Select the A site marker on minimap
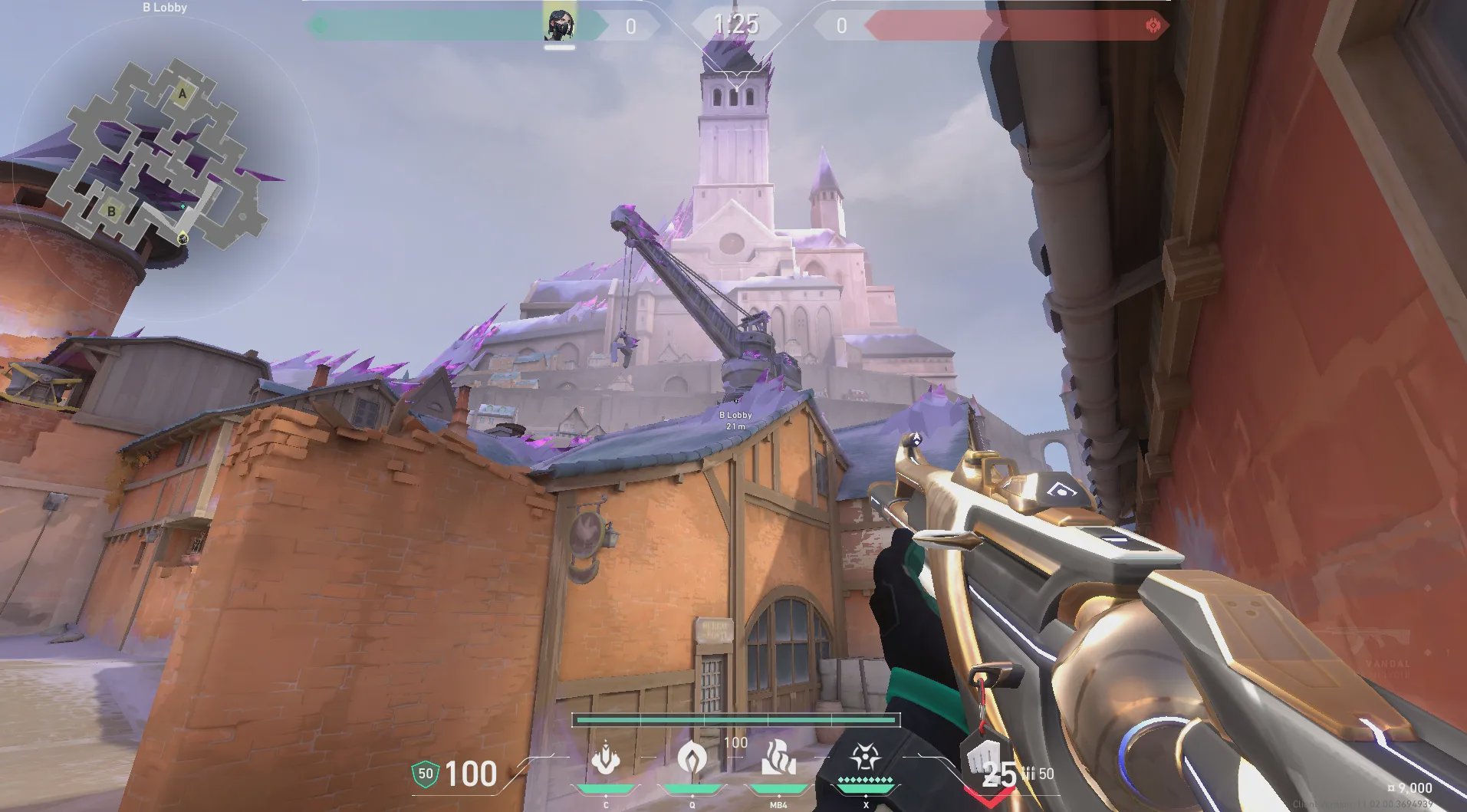Viewport: 1467px width, 812px height. tap(183, 95)
